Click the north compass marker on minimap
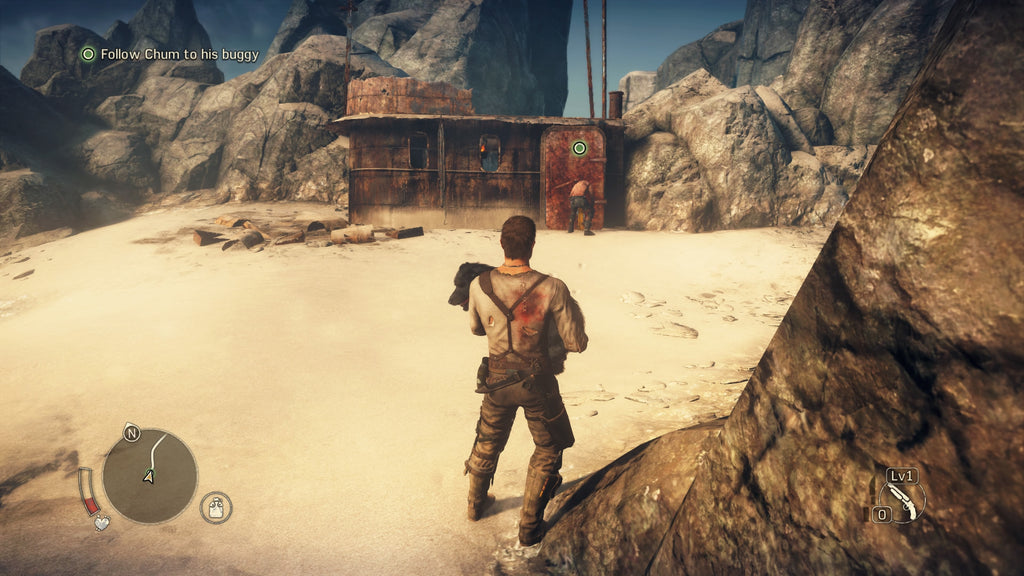Viewport: 1024px width, 576px height. 131,433
